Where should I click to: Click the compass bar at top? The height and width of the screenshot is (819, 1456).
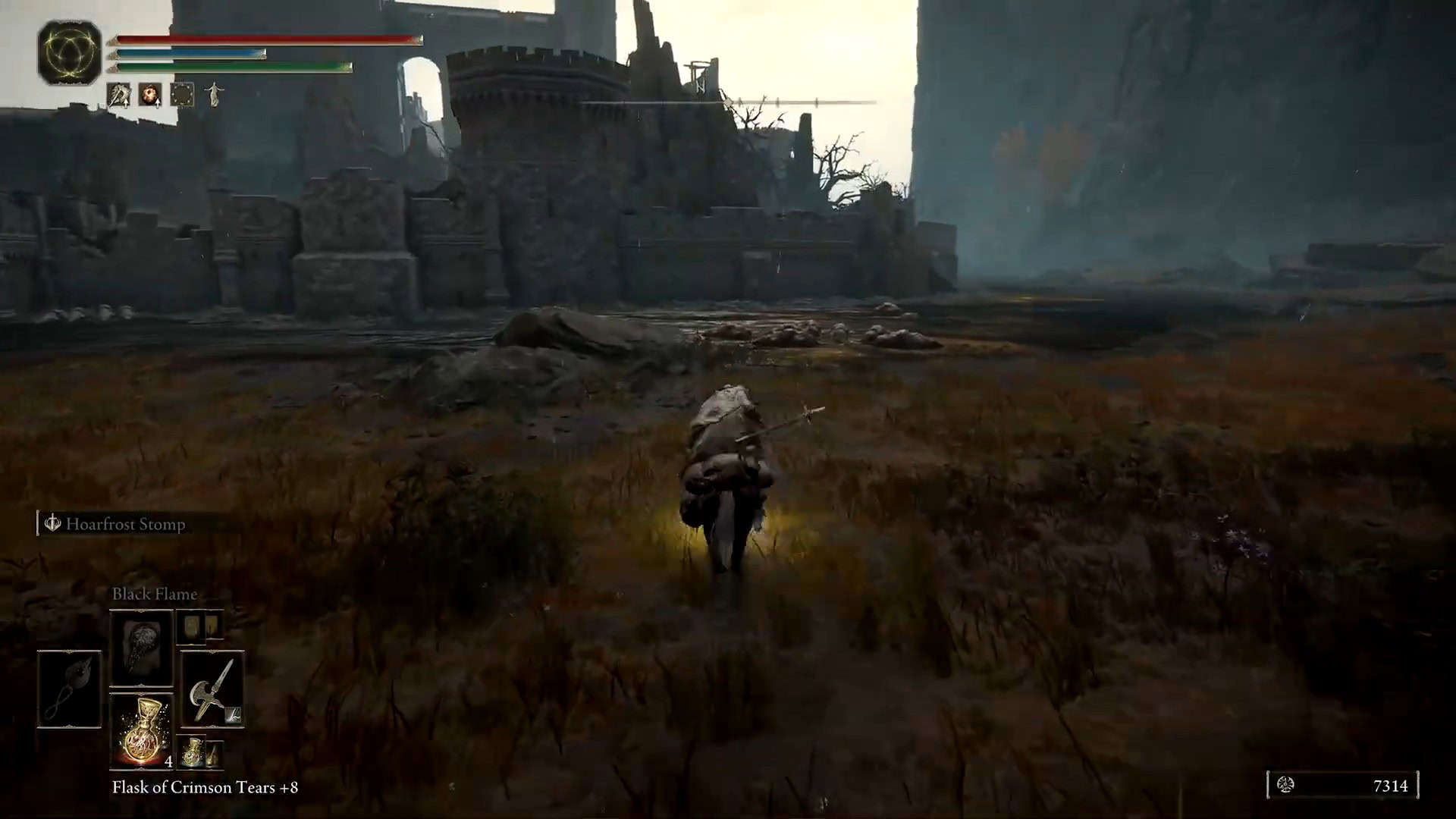(728, 102)
